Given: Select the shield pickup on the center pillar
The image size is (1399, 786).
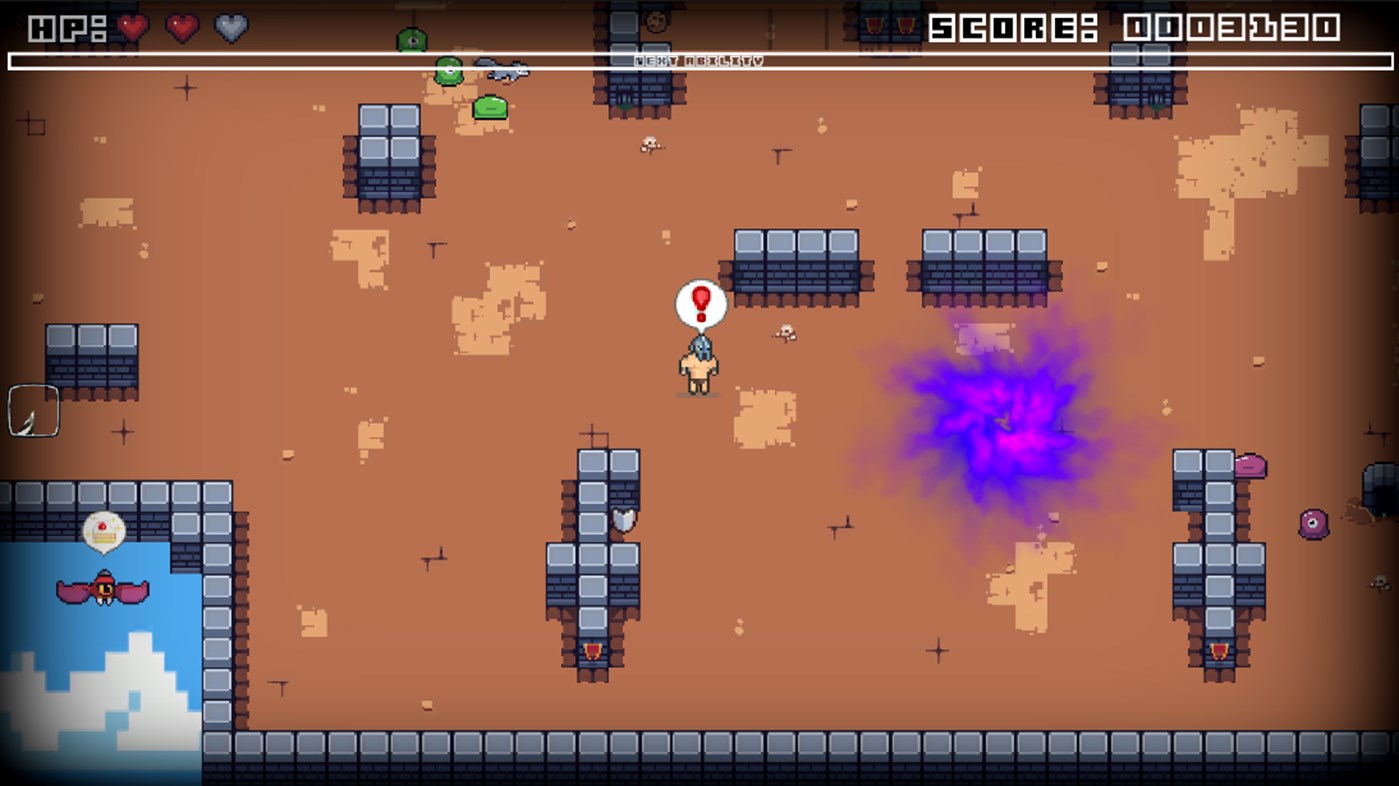Looking at the screenshot, I should pos(624,520).
